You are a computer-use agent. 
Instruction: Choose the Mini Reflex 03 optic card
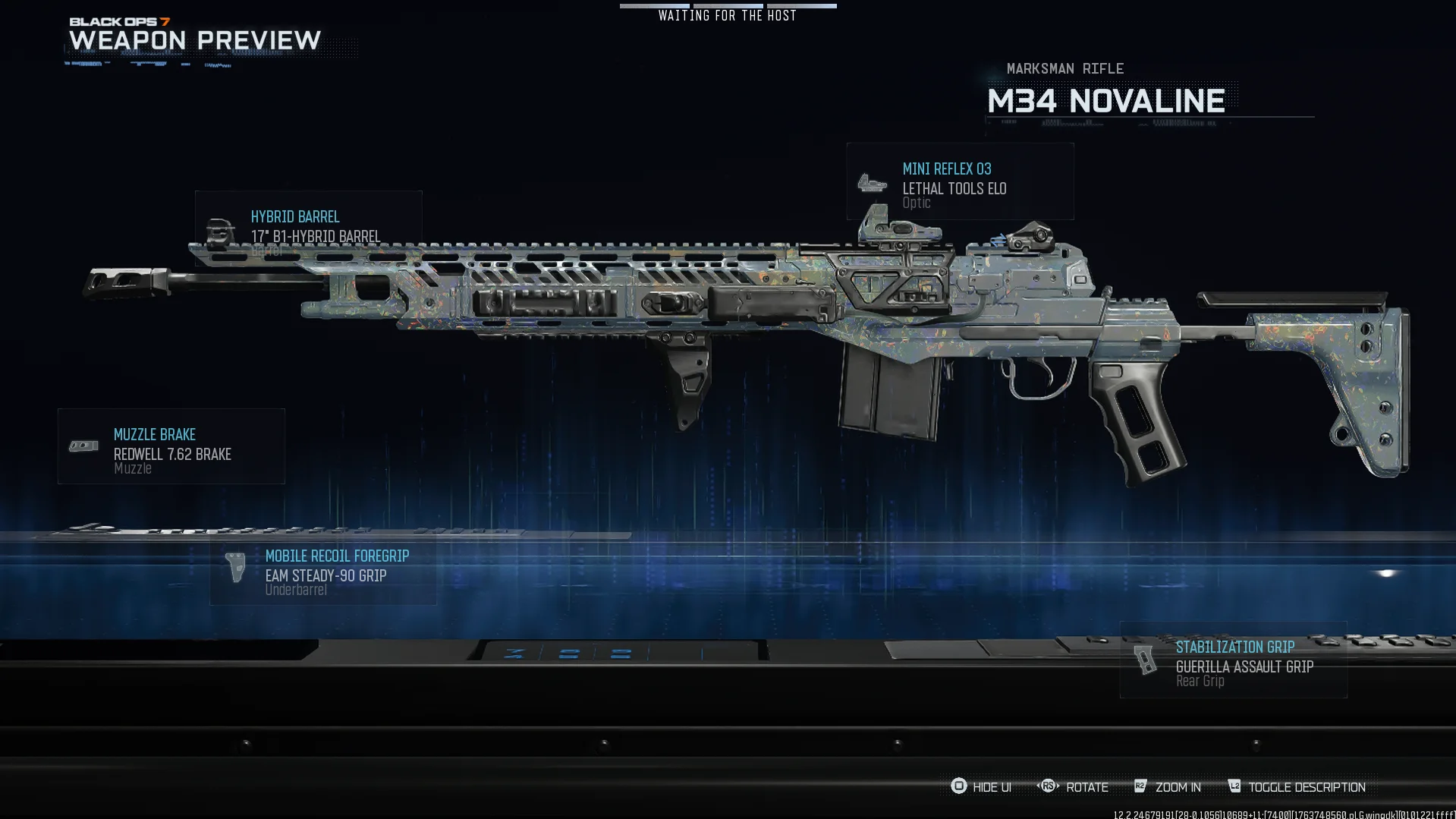pyautogui.click(x=960, y=182)
